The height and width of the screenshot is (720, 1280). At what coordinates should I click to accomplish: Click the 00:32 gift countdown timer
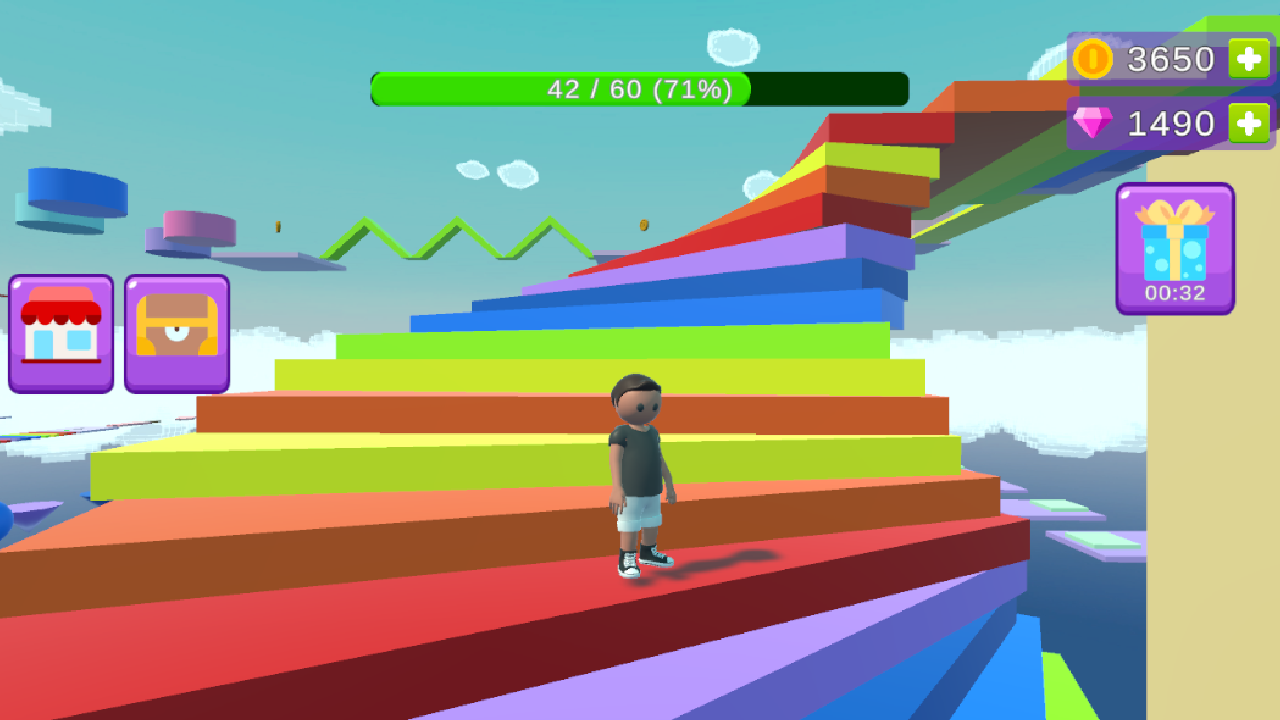tap(1175, 294)
